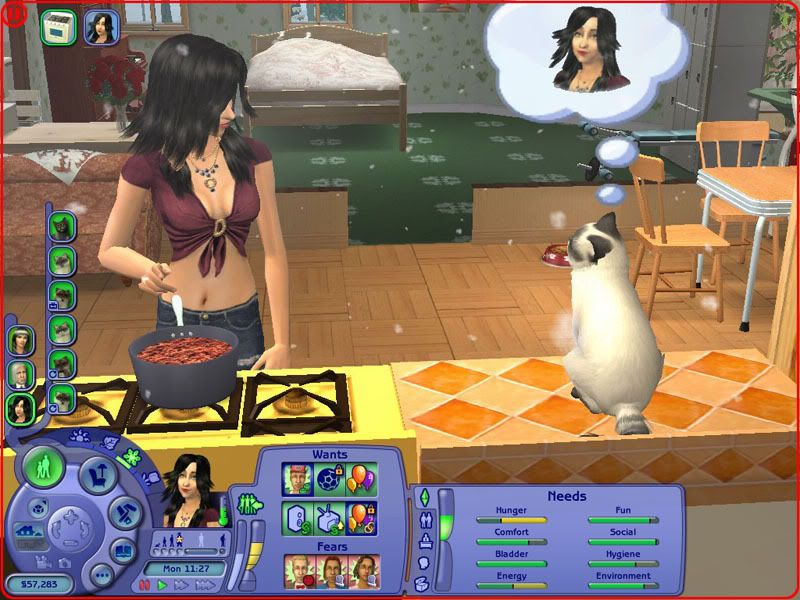Open the inventory box panel tab
This screenshot has width=800, height=600.
pyautogui.click(x=422, y=584)
